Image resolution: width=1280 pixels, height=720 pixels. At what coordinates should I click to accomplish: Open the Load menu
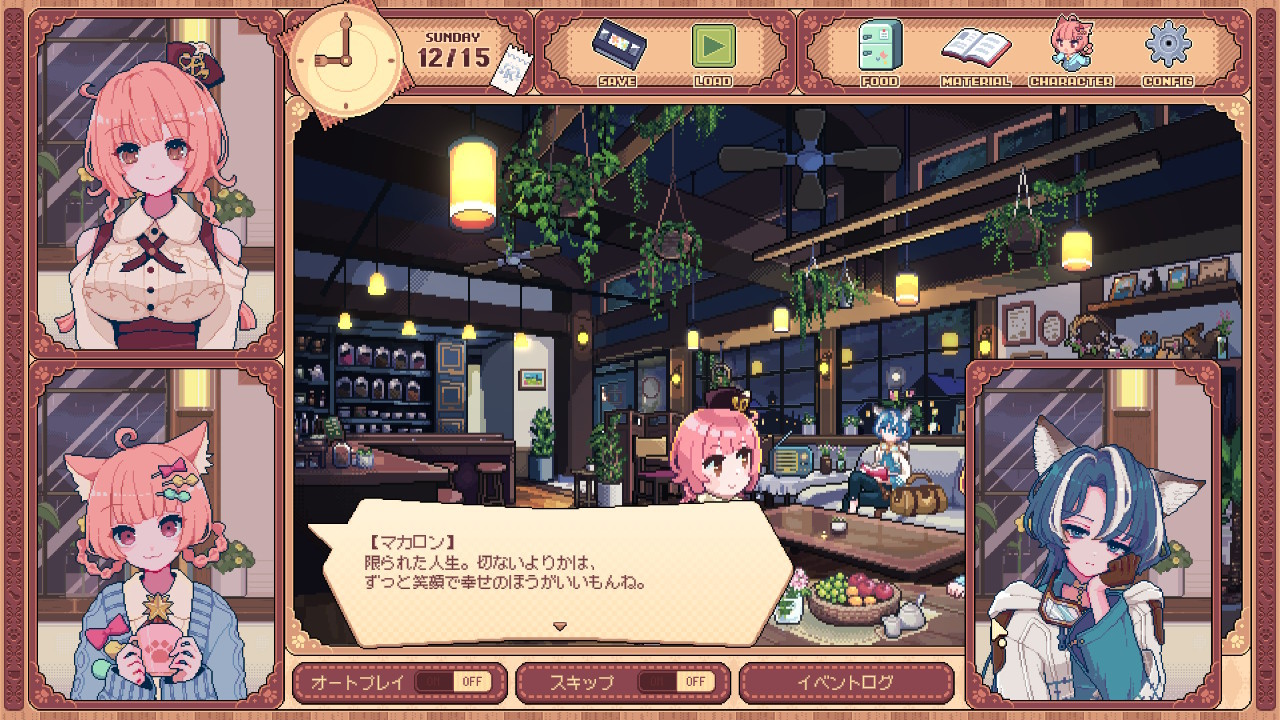tap(713, 48)
